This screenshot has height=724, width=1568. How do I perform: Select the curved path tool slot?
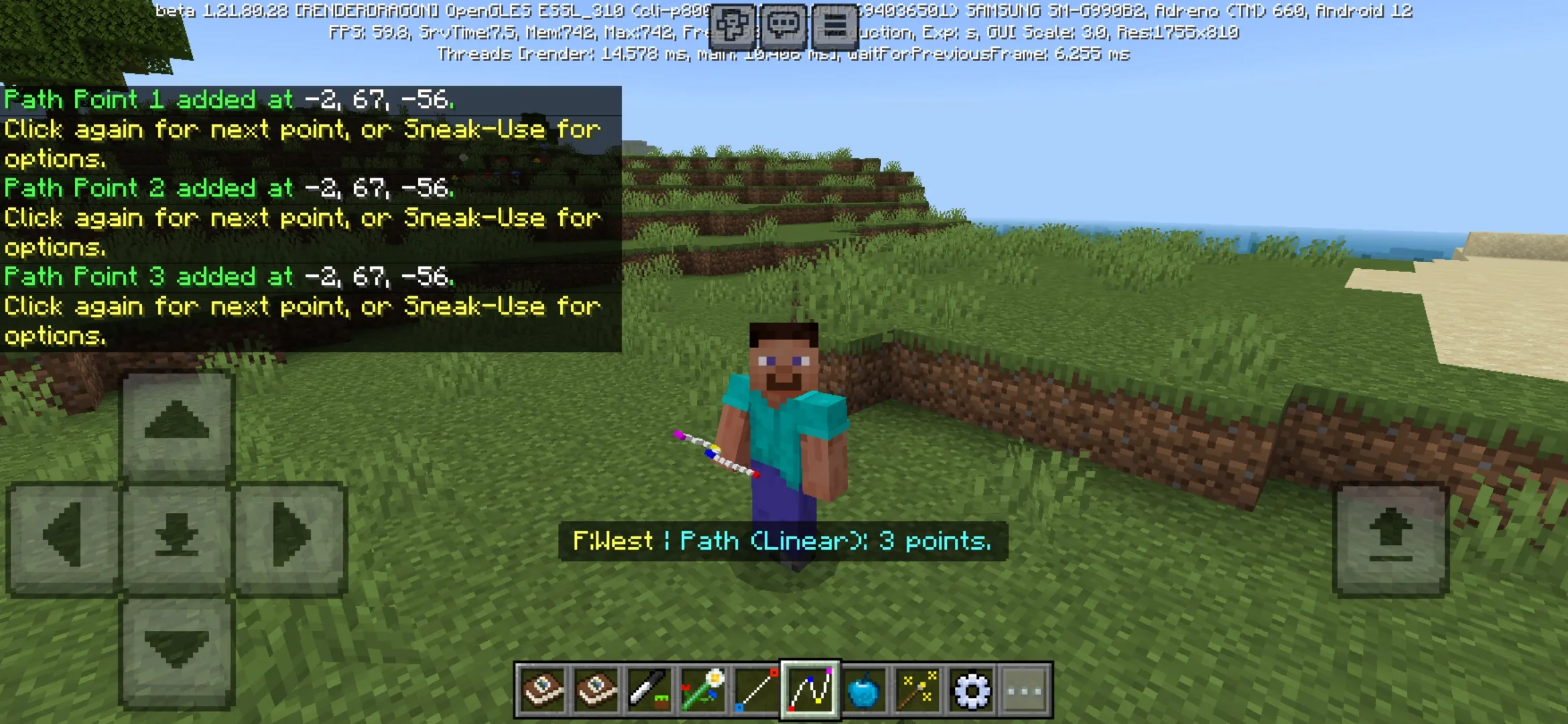pos(810,690)
